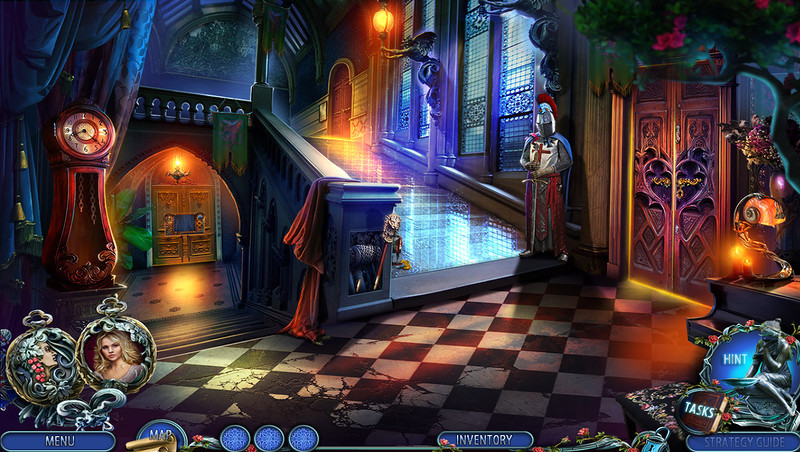Open the Menu button
The width and height of the screenshot is (800, 452).
(57, 441)
